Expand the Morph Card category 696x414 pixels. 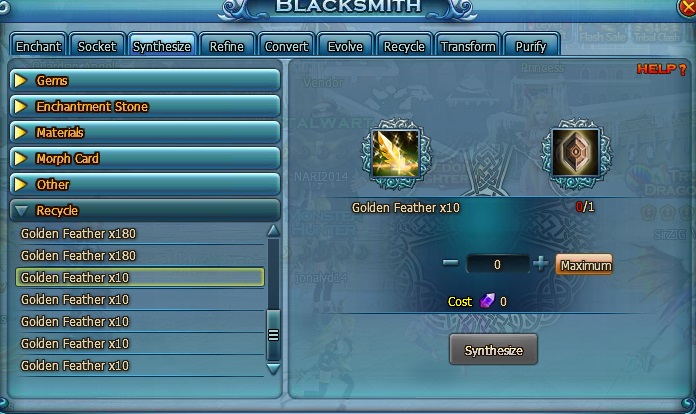[144, 158]
